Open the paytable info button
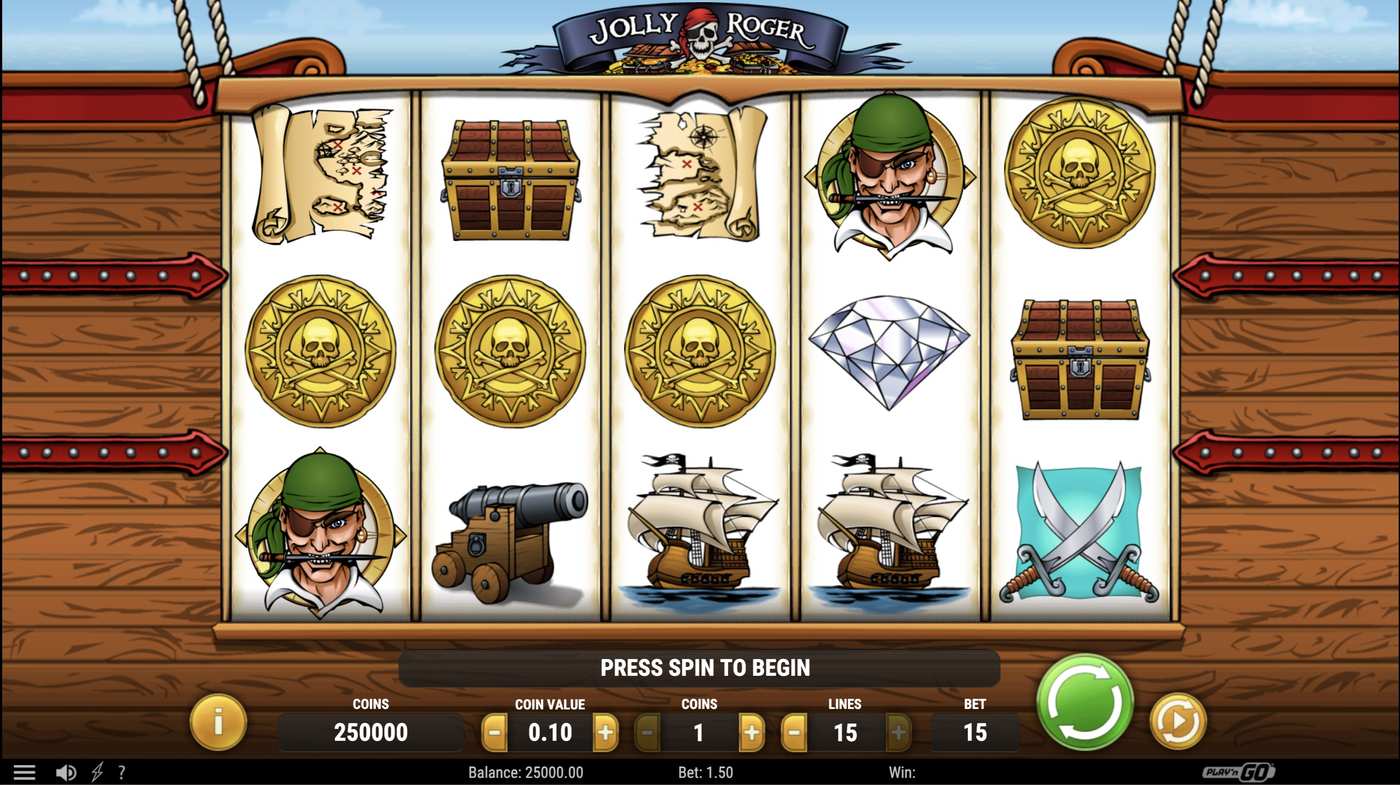 pos(218,721)
